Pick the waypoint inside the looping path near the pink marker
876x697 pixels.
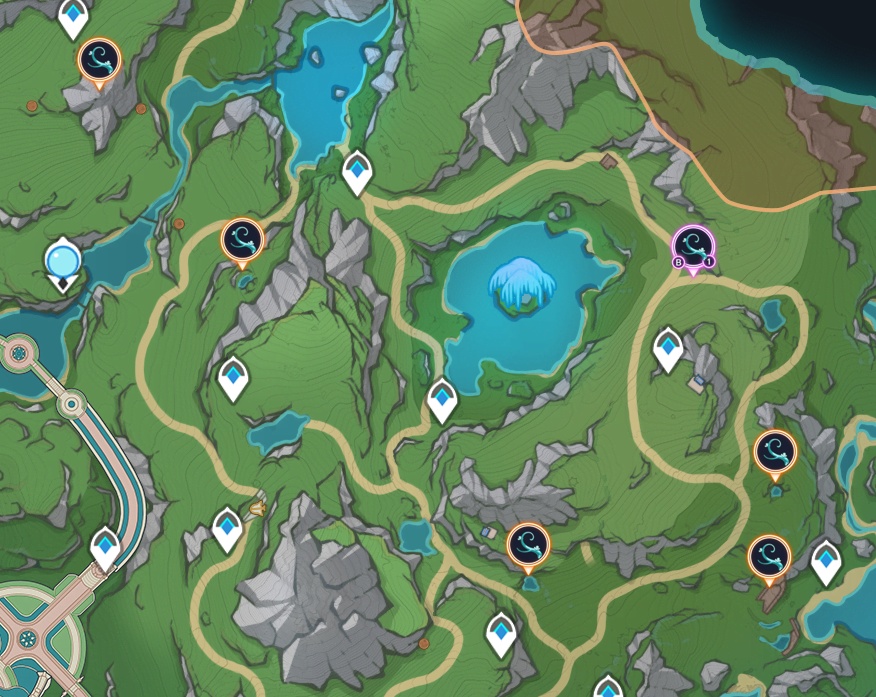[668, 348]
